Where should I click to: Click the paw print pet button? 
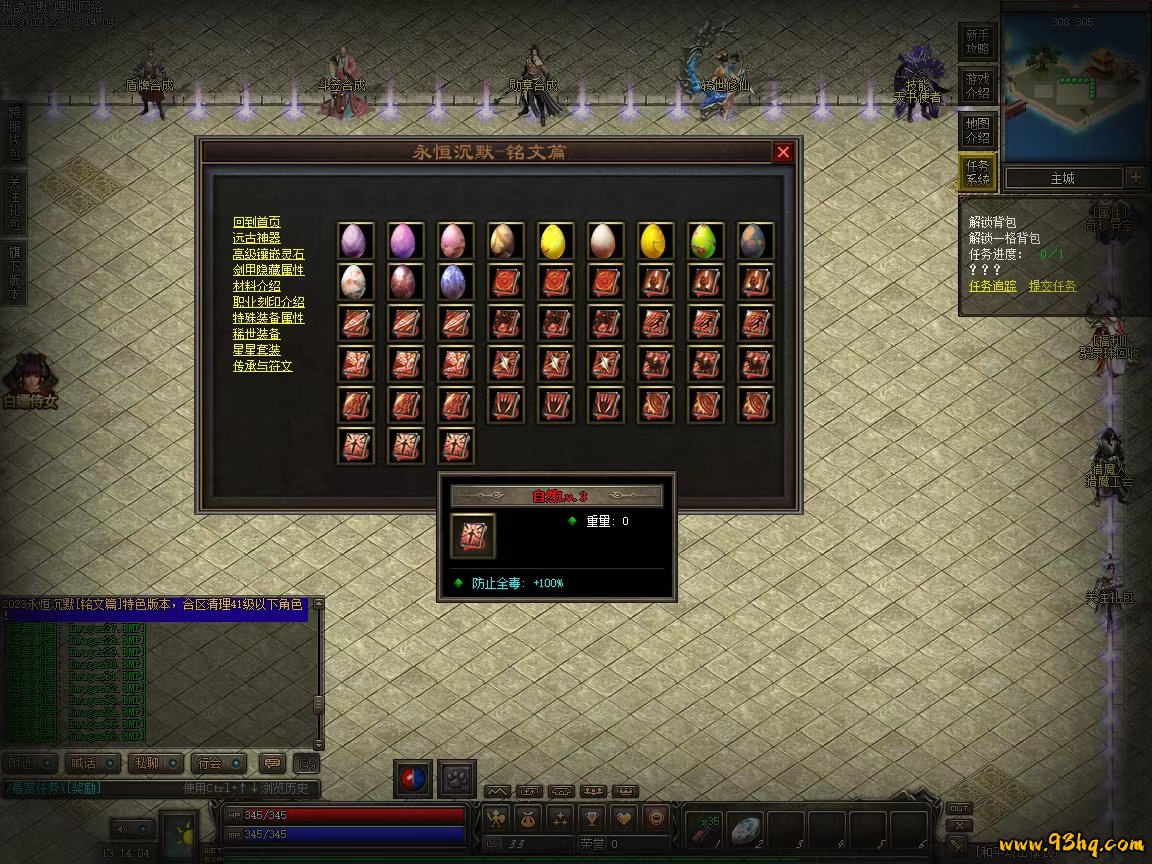pos(458,779)
